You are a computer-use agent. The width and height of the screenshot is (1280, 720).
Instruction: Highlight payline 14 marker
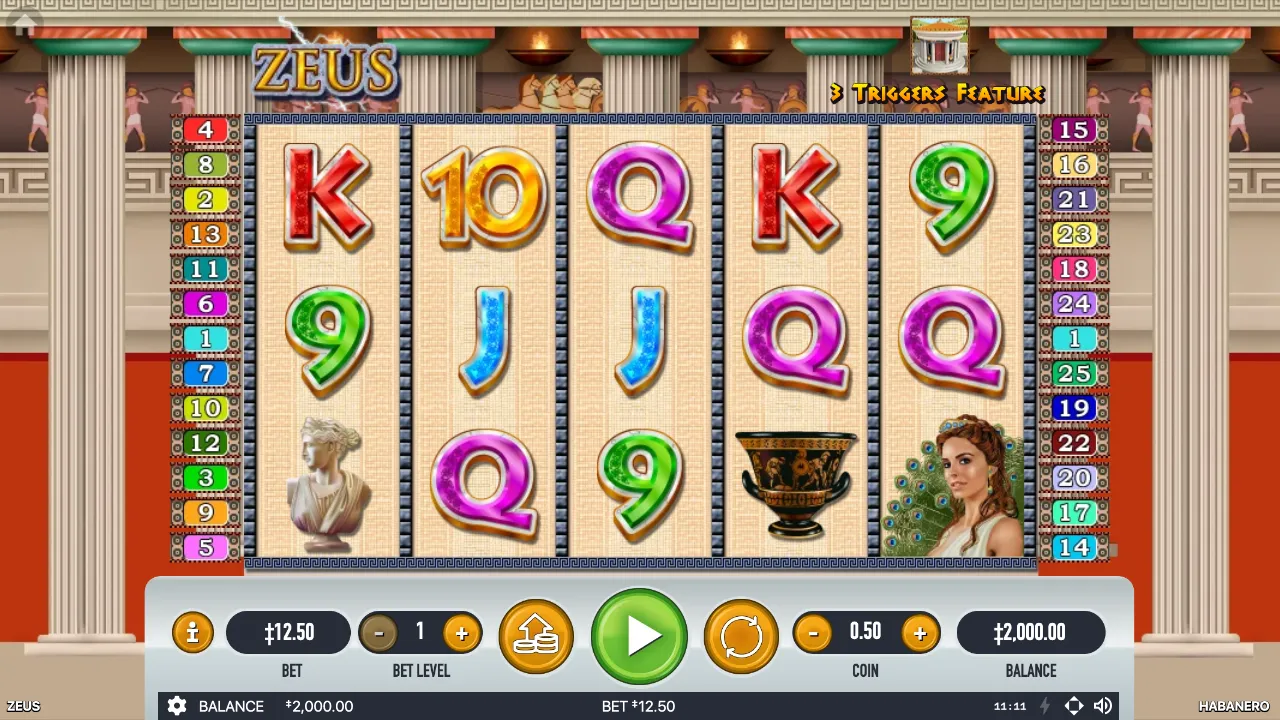[1074, 548]
